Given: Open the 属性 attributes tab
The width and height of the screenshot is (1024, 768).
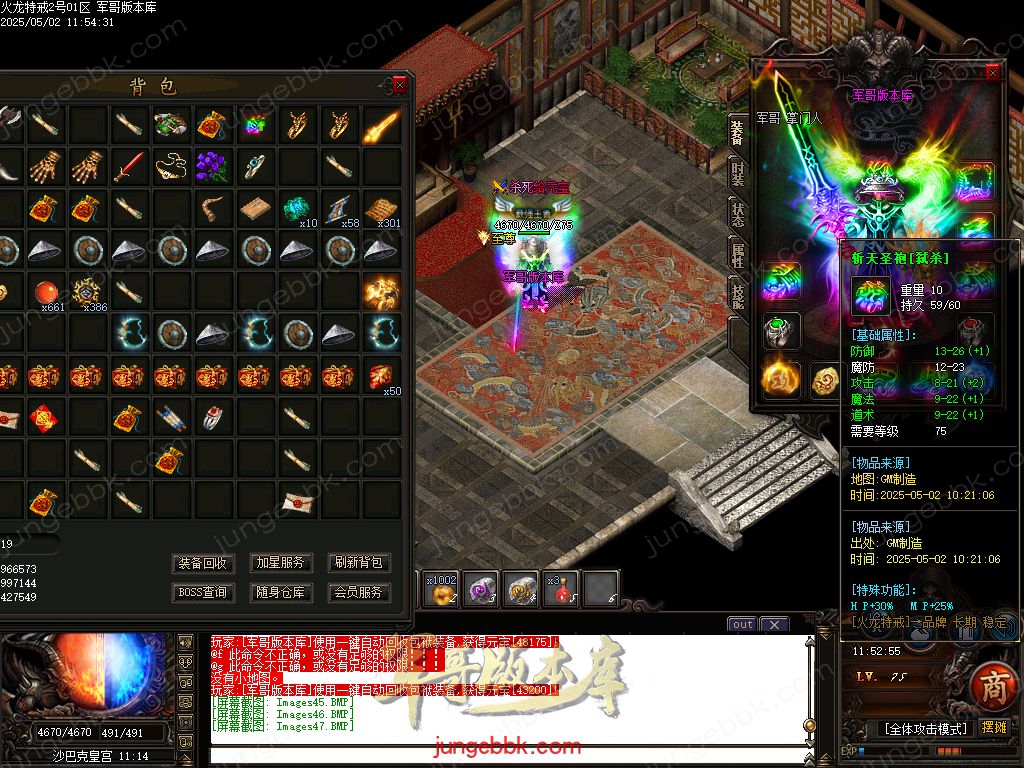Looking at the screenshot, I should click(x=737, y=260).
